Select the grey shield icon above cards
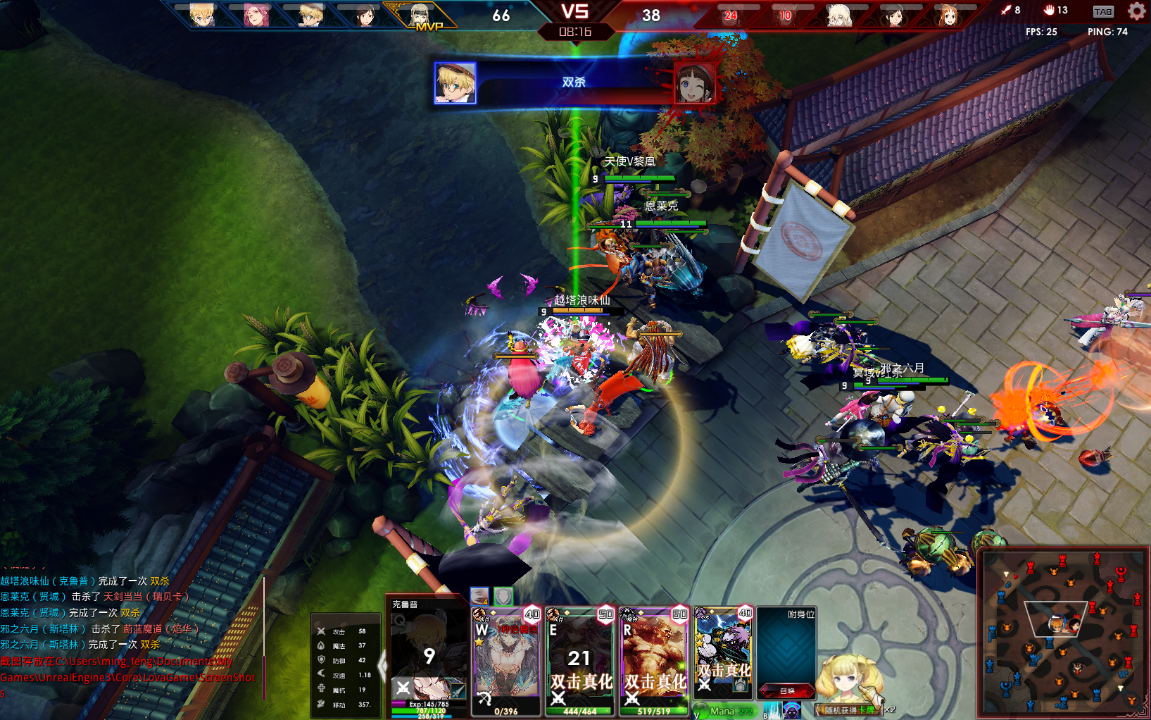 [503, 596]
